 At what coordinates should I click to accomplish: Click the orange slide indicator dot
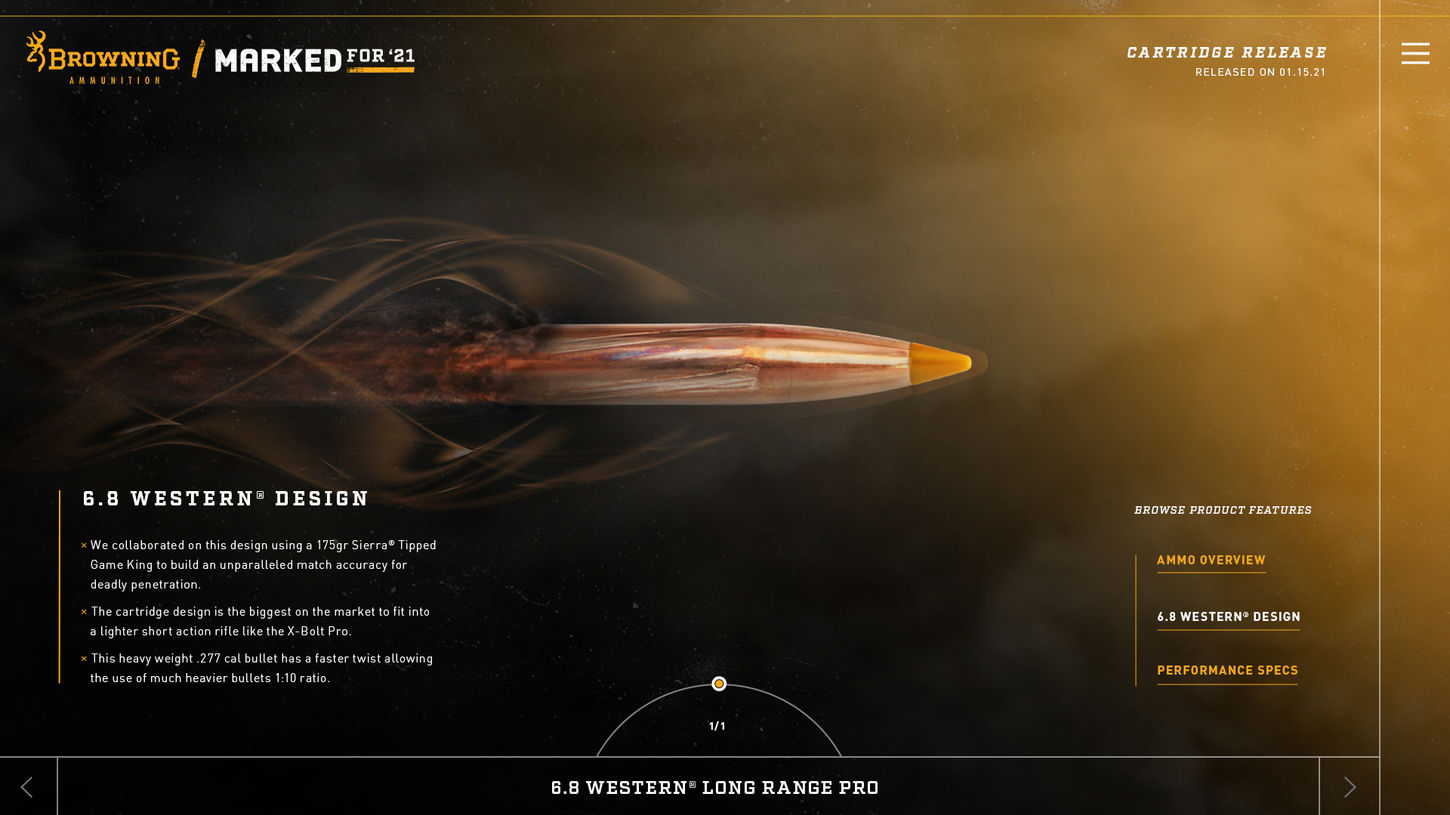point(718,684)
